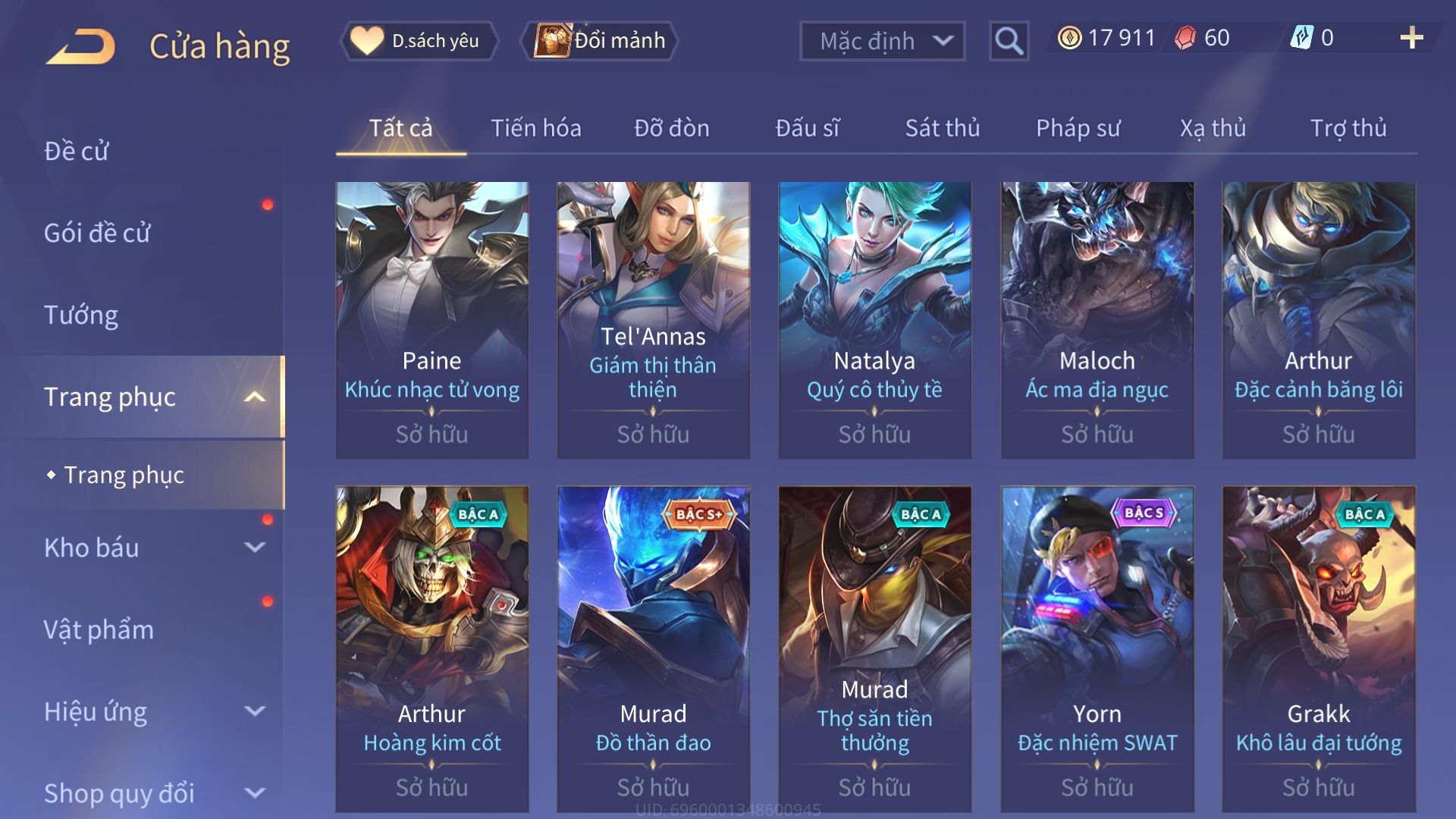This screenshot has width=1456, height=819.
Task: Open D.sách yêu with the heart icon
Action: (369, 41)
